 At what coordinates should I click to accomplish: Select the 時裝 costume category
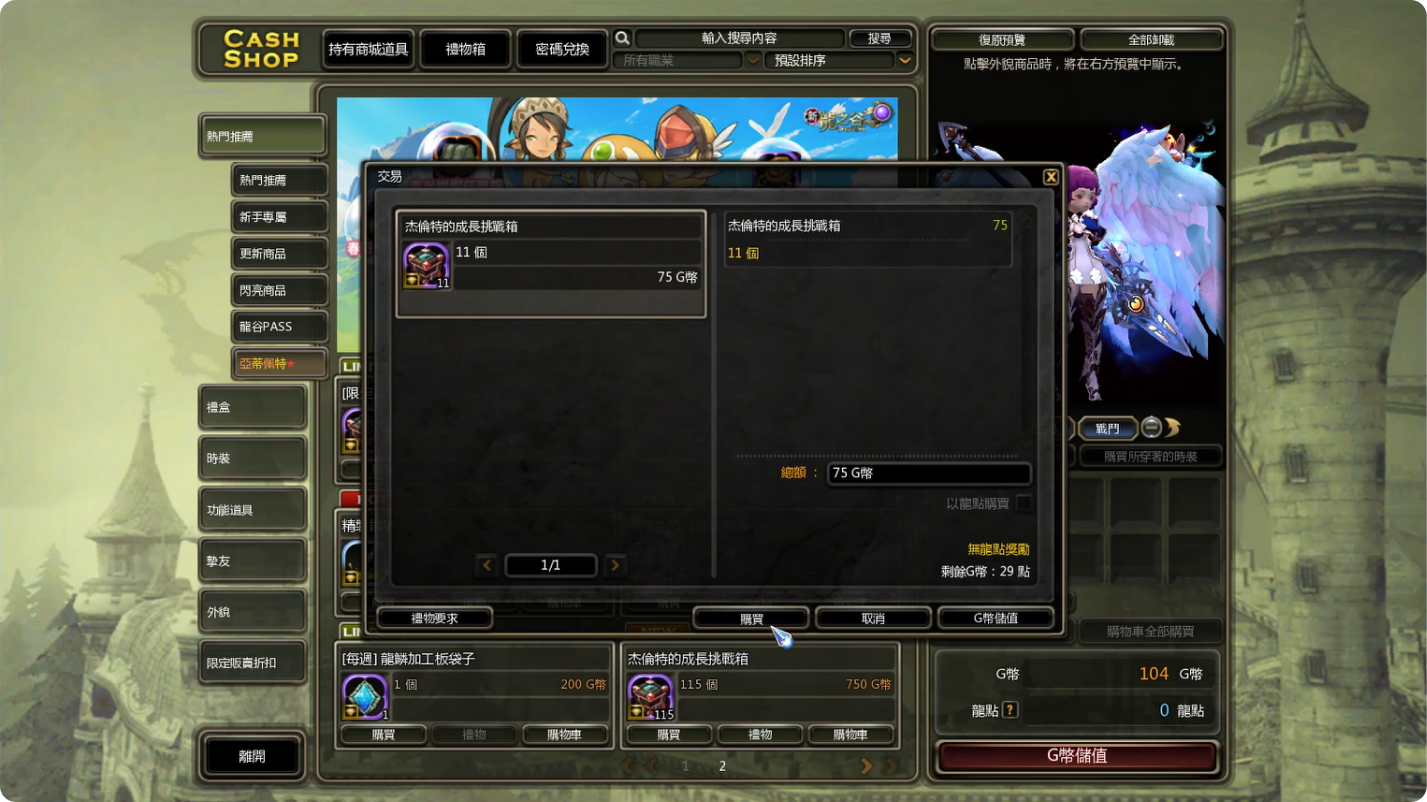[x=252, y=459]
